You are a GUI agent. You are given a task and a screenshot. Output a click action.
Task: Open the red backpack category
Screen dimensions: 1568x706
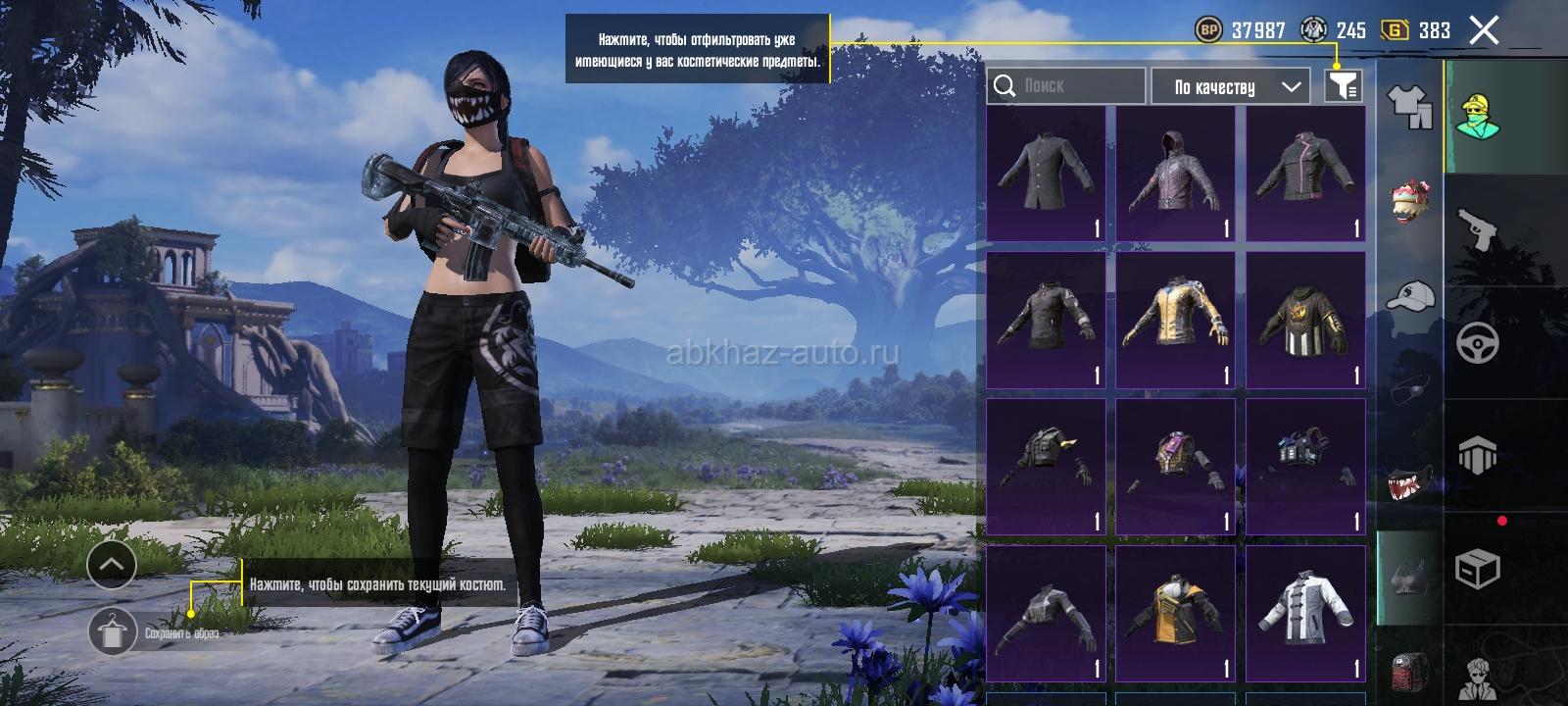point(1410,672)
